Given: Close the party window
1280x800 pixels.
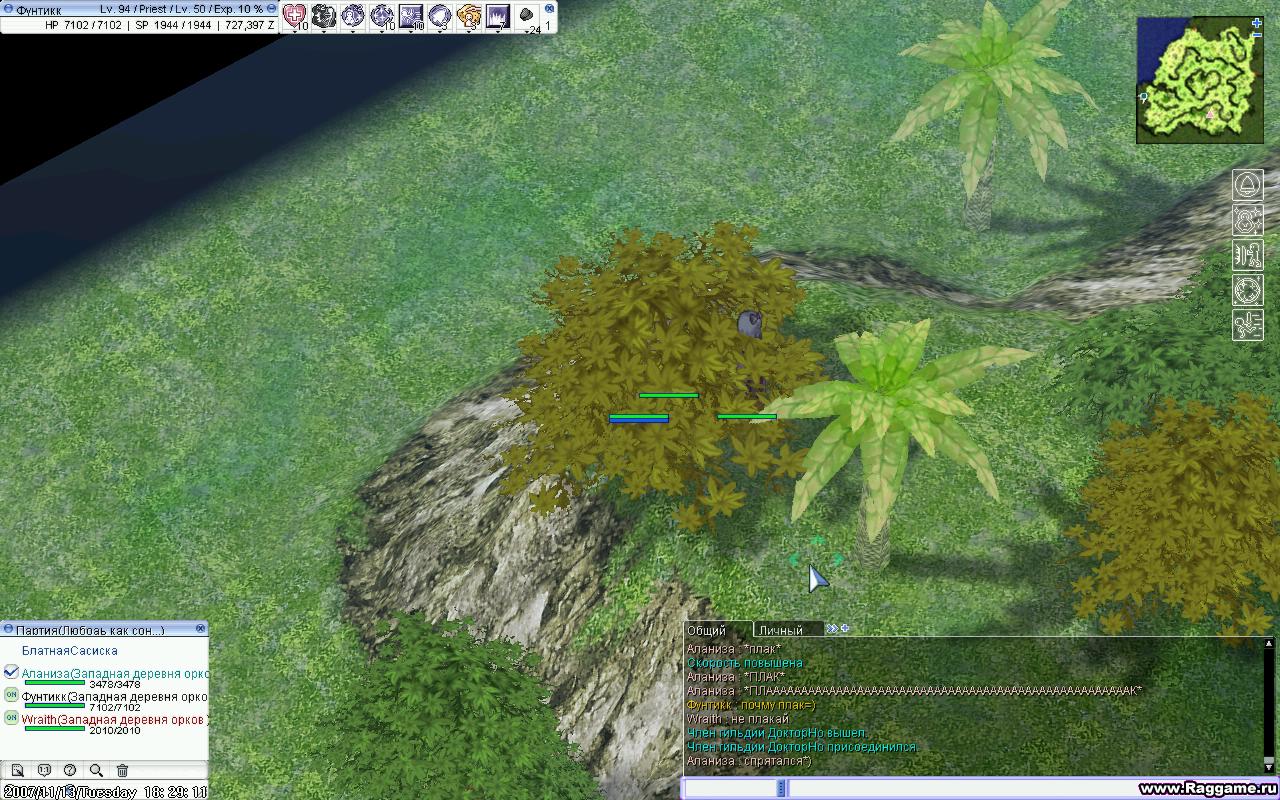Looking at the screenshot, I should coord(200,629).
